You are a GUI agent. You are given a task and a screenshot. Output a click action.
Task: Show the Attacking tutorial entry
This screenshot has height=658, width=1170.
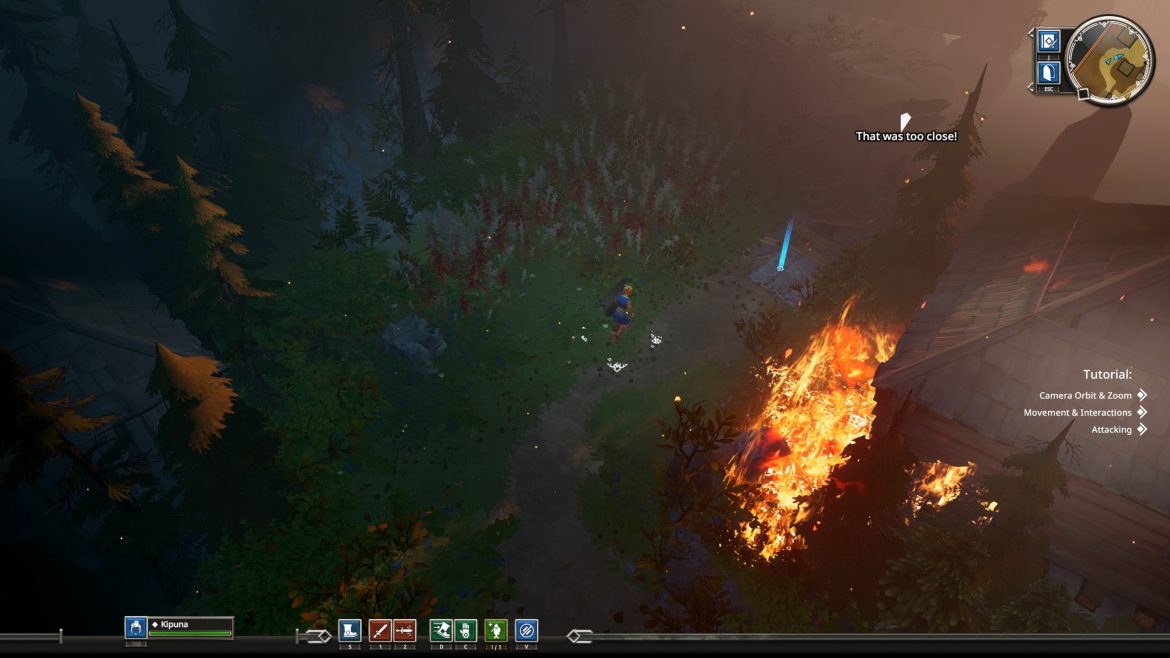point(1111,430)
